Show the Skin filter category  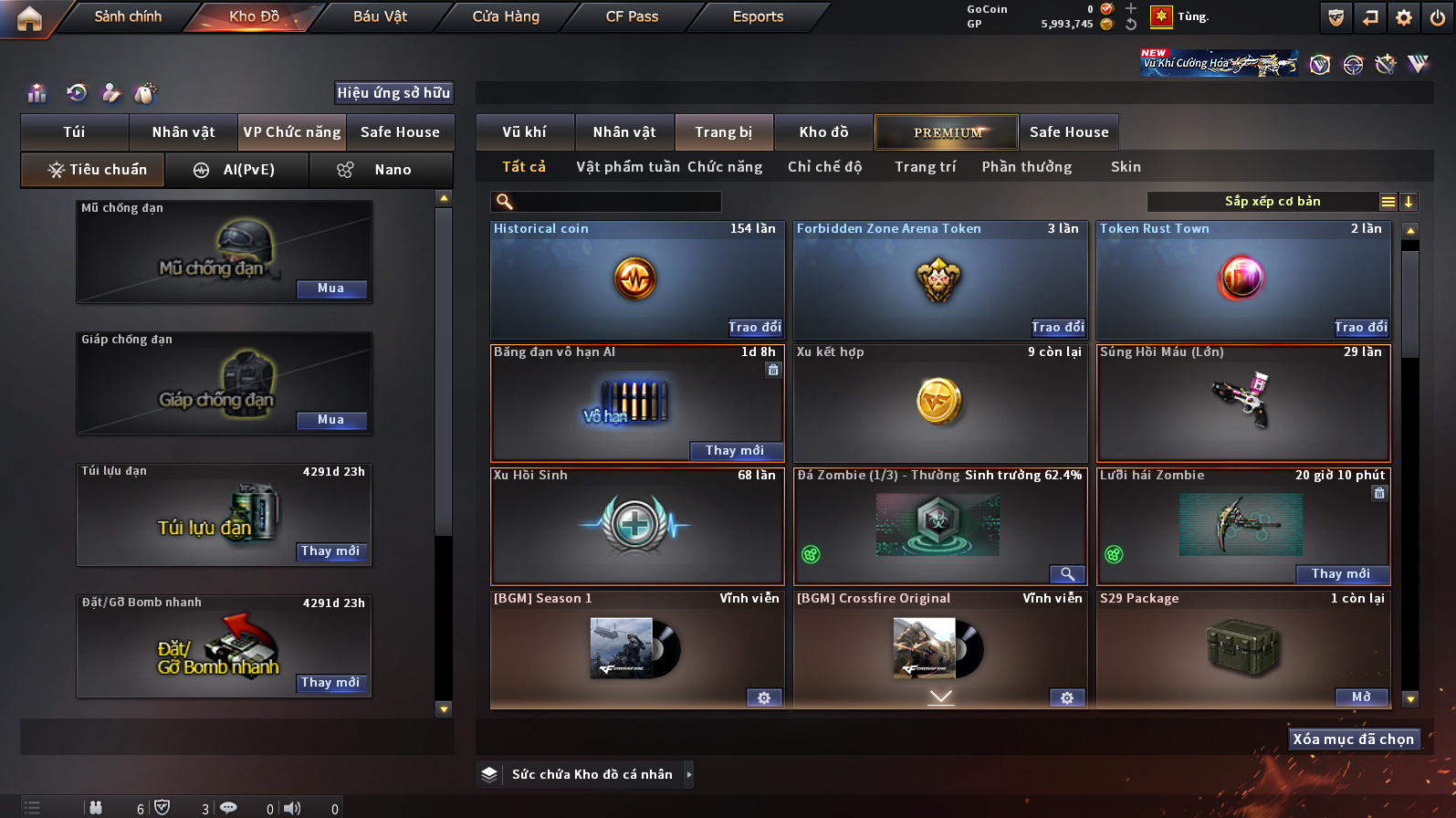click(x=1126, y=167)
